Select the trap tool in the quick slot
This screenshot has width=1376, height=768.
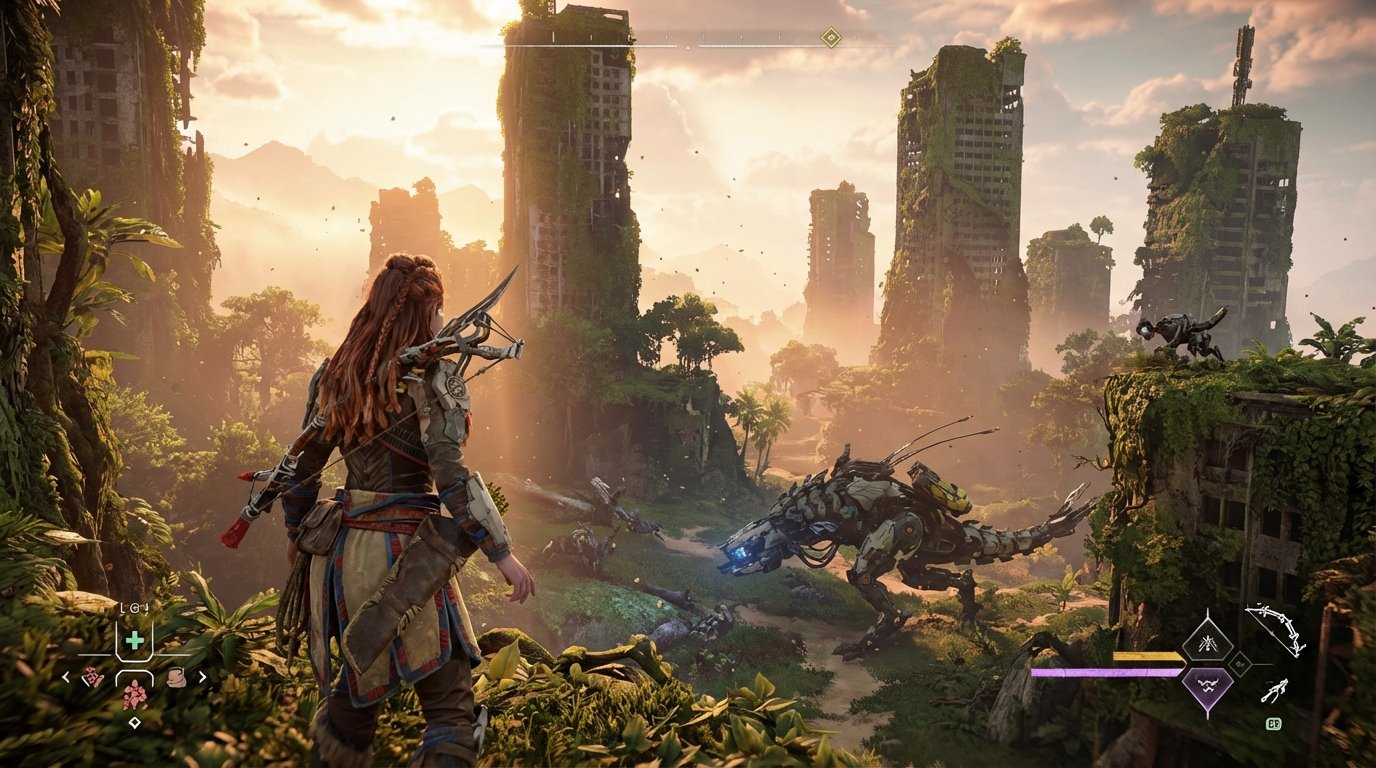pos(93,676)
